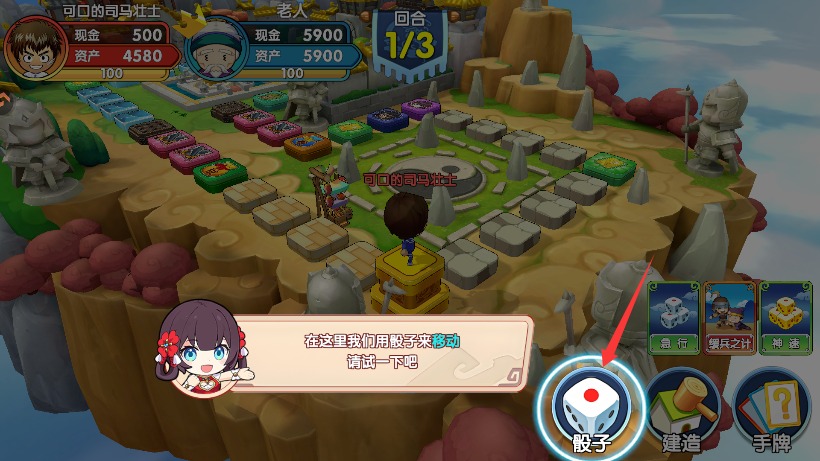
Task: Choose the 缓兵之计 strategy card
Action: coord(728,312)
